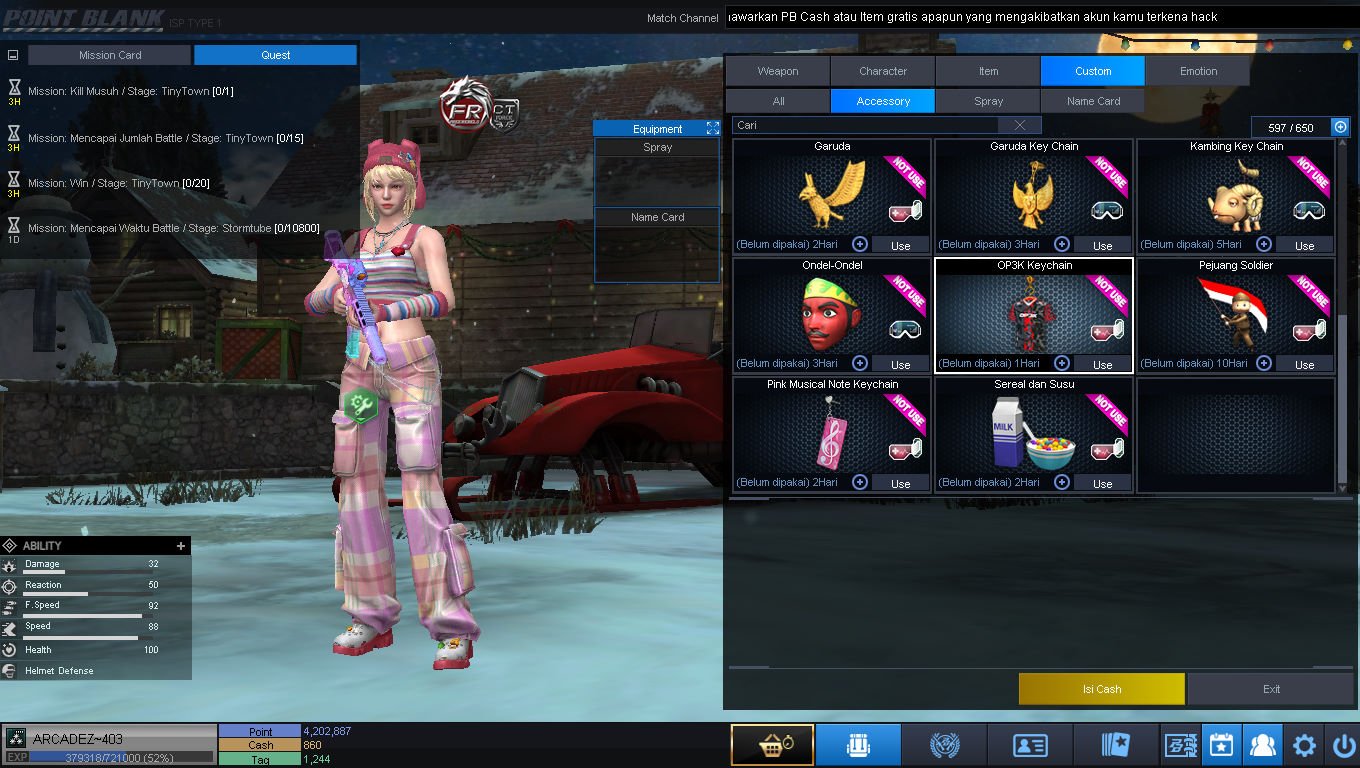Open the gear settings icon
The image size is (1360, 768).
coord(1304,745)
